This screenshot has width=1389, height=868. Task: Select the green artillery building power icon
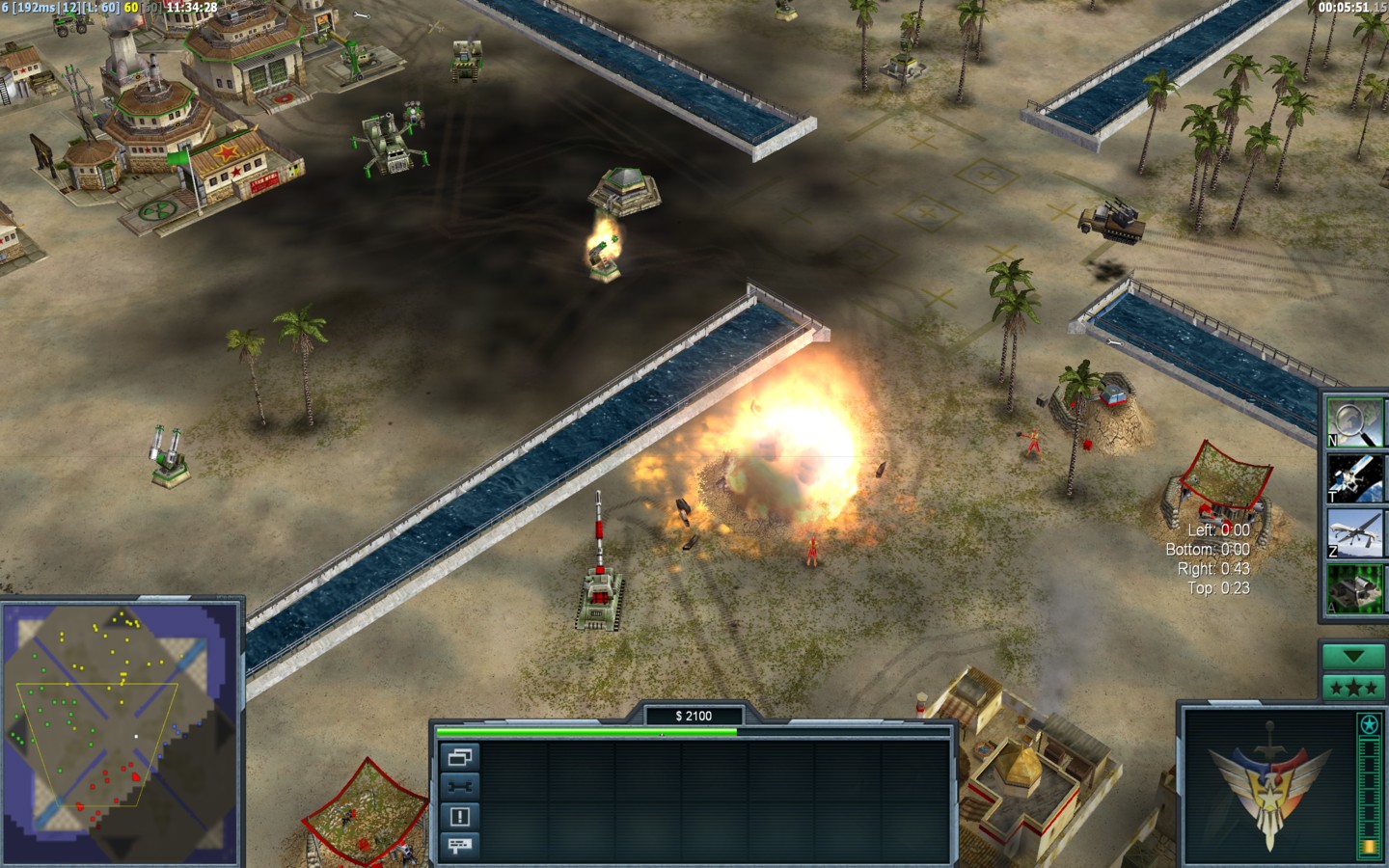coord(1352,589)
